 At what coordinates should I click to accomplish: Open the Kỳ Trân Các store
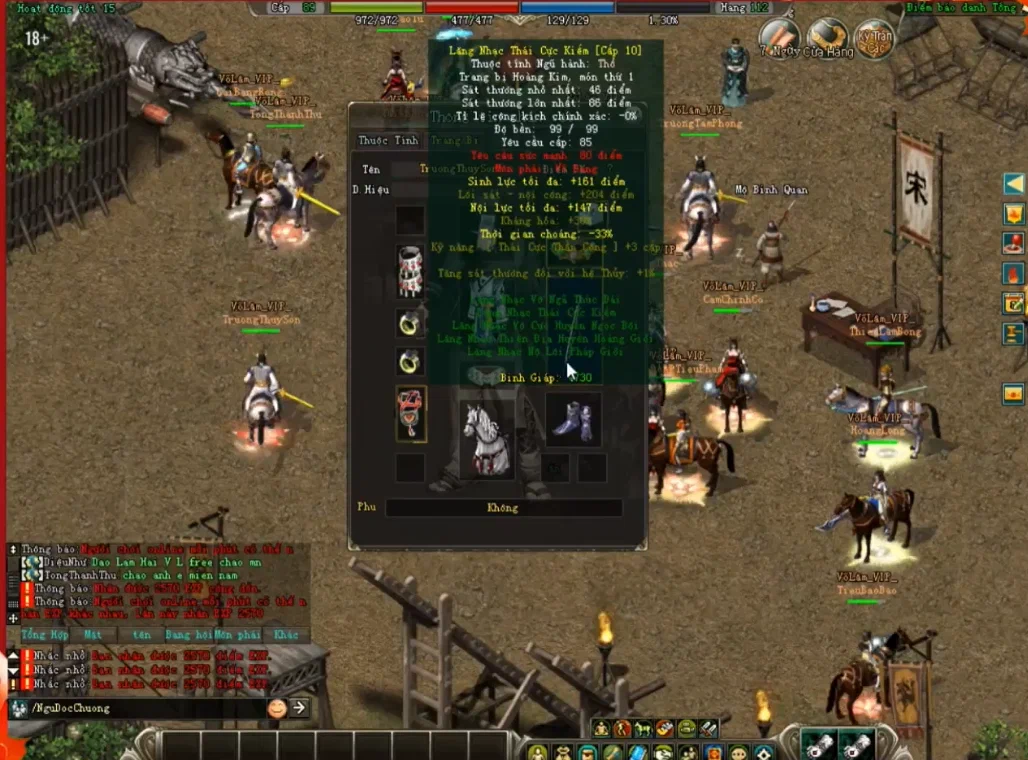[874, 40]
